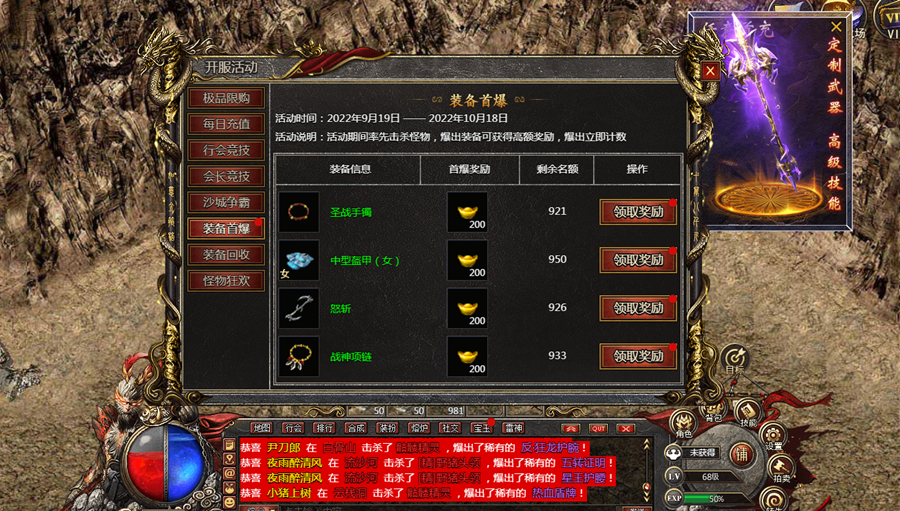Image resolution: width=900 pixels, height=511 pixels.
Task: Claim the 怒斩 first-drop reward
Action: click(638, 308)
